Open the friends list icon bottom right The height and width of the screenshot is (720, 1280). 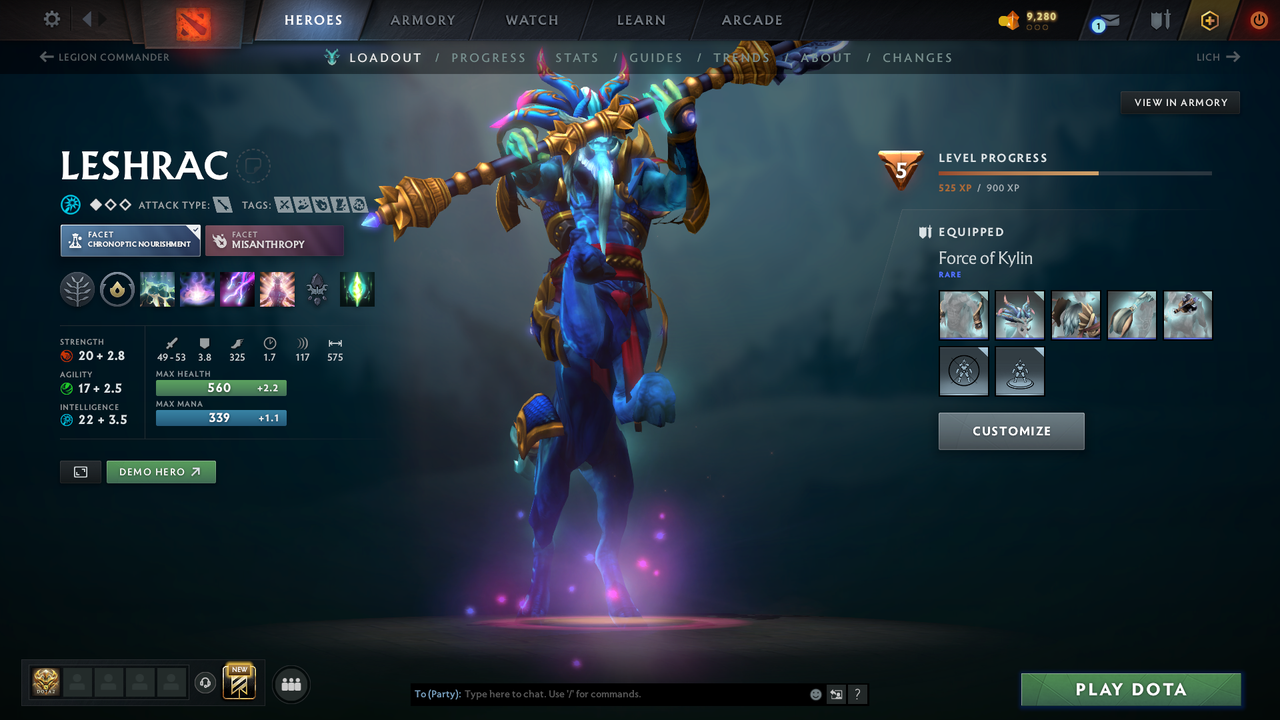(290, 684)
